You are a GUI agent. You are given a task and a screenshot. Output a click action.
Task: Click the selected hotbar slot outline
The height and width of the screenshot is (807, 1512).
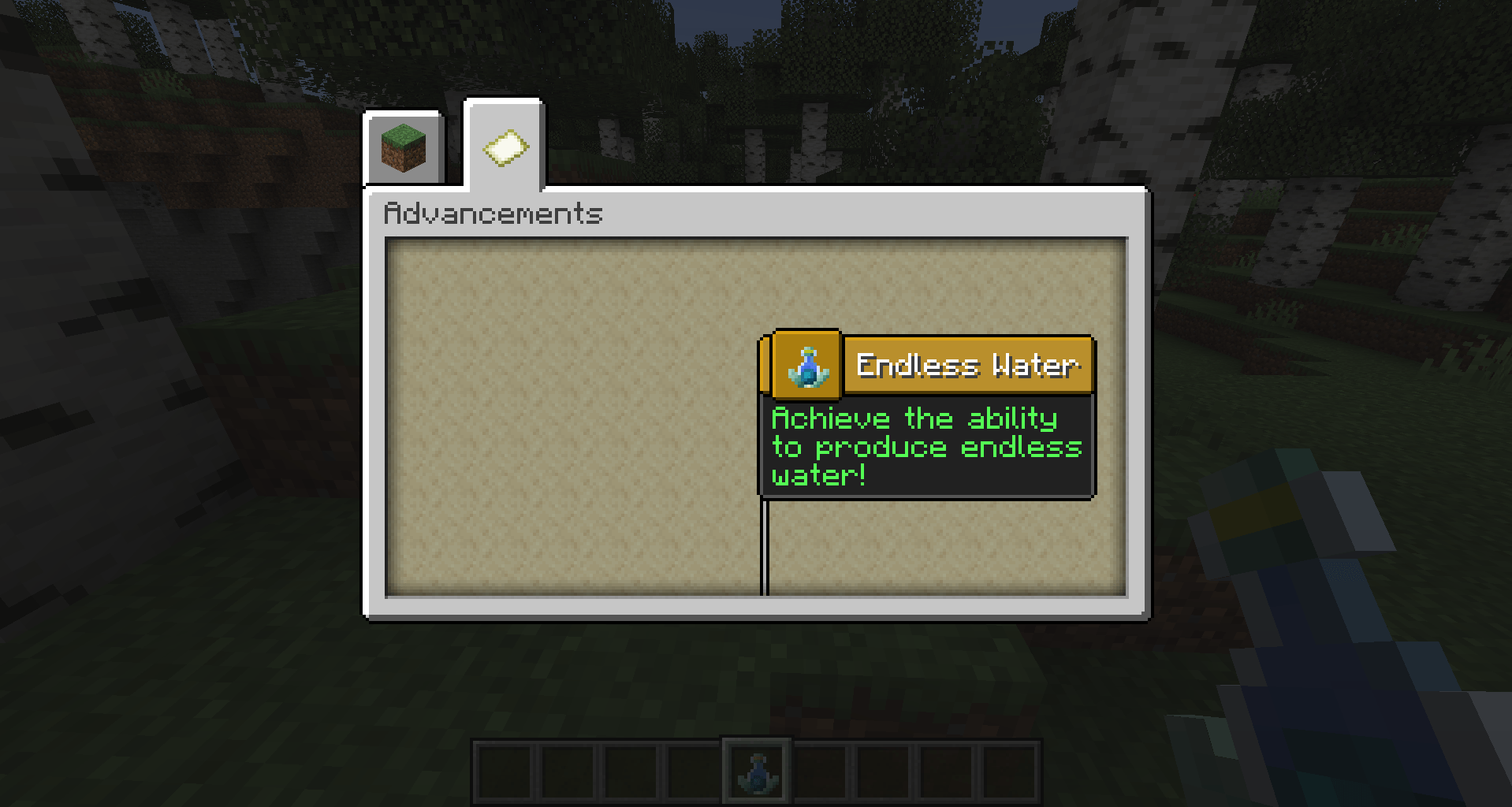pyautogui.click(x=755, y=768)
